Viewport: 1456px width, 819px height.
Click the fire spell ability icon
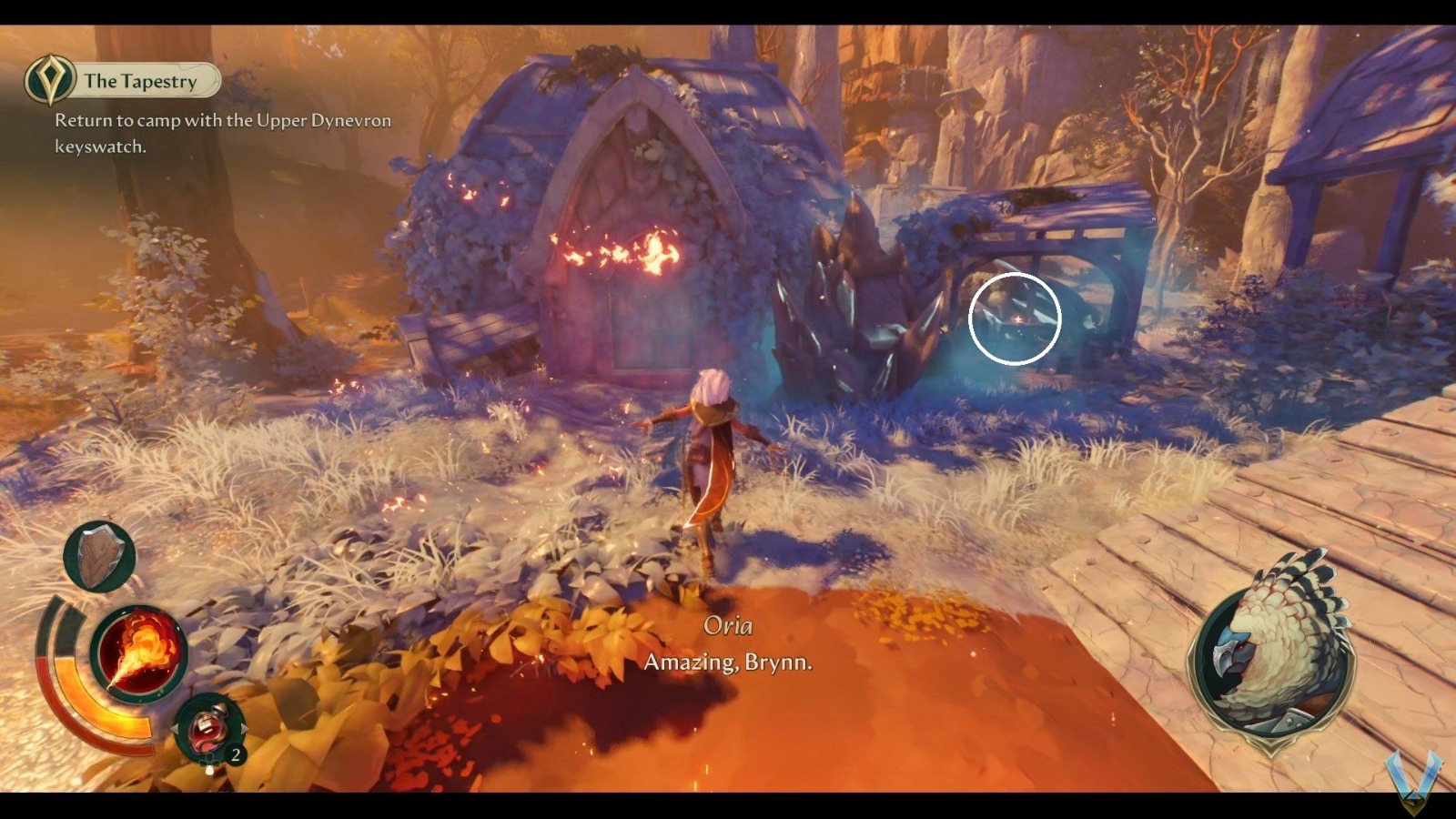136,650
